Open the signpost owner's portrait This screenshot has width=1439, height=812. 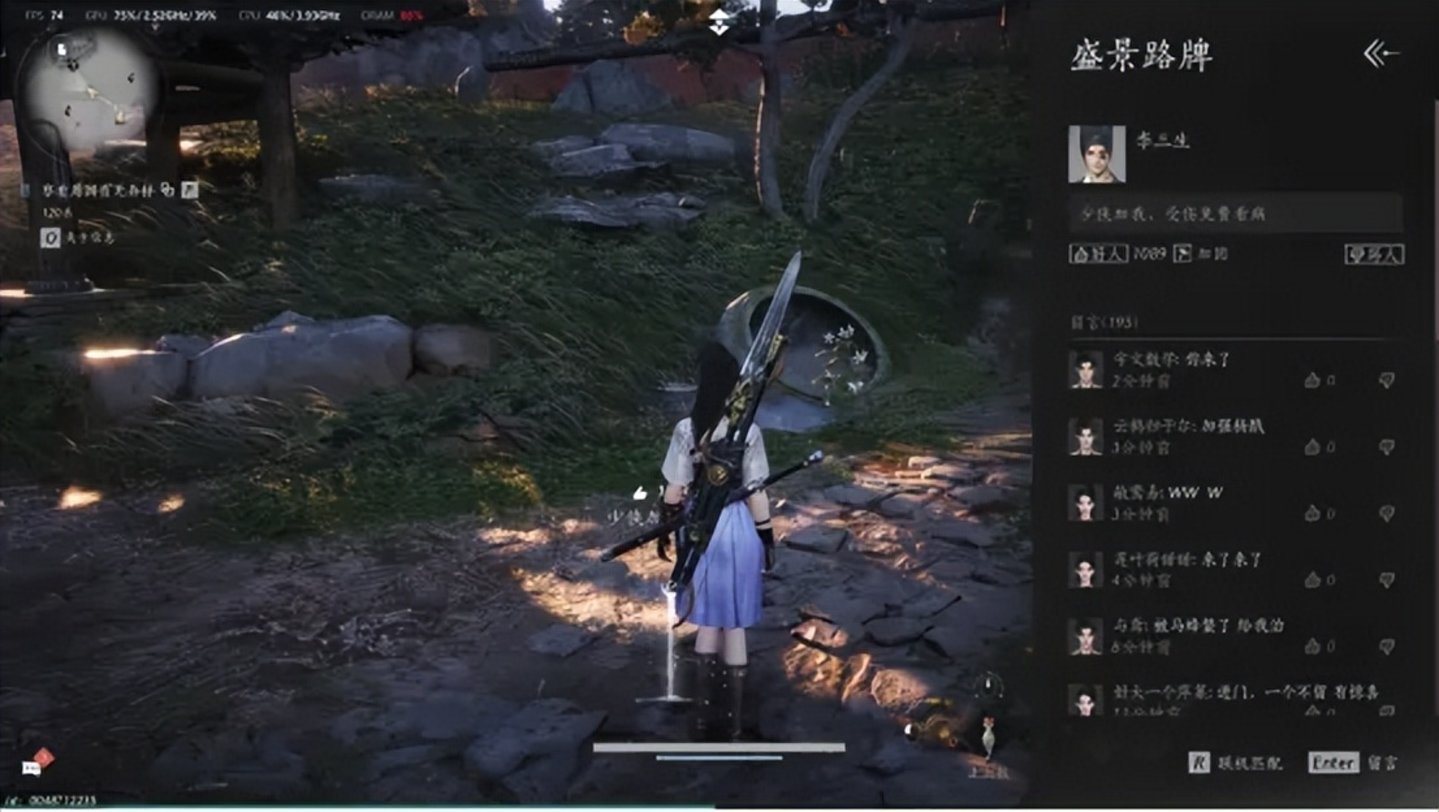tap(1096, 154)
